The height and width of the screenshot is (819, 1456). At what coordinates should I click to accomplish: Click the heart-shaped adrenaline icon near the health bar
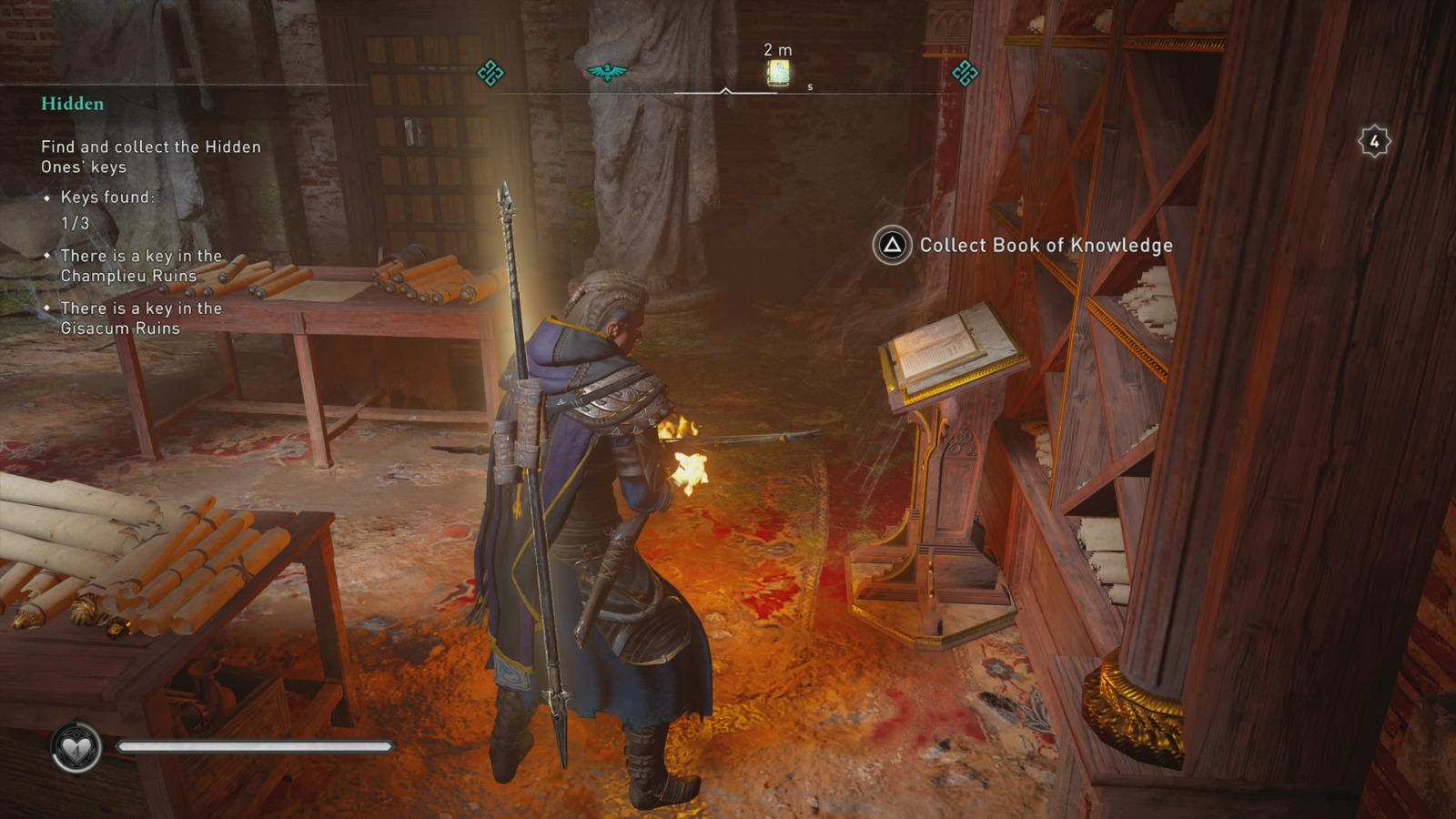[x=76, y=744]
